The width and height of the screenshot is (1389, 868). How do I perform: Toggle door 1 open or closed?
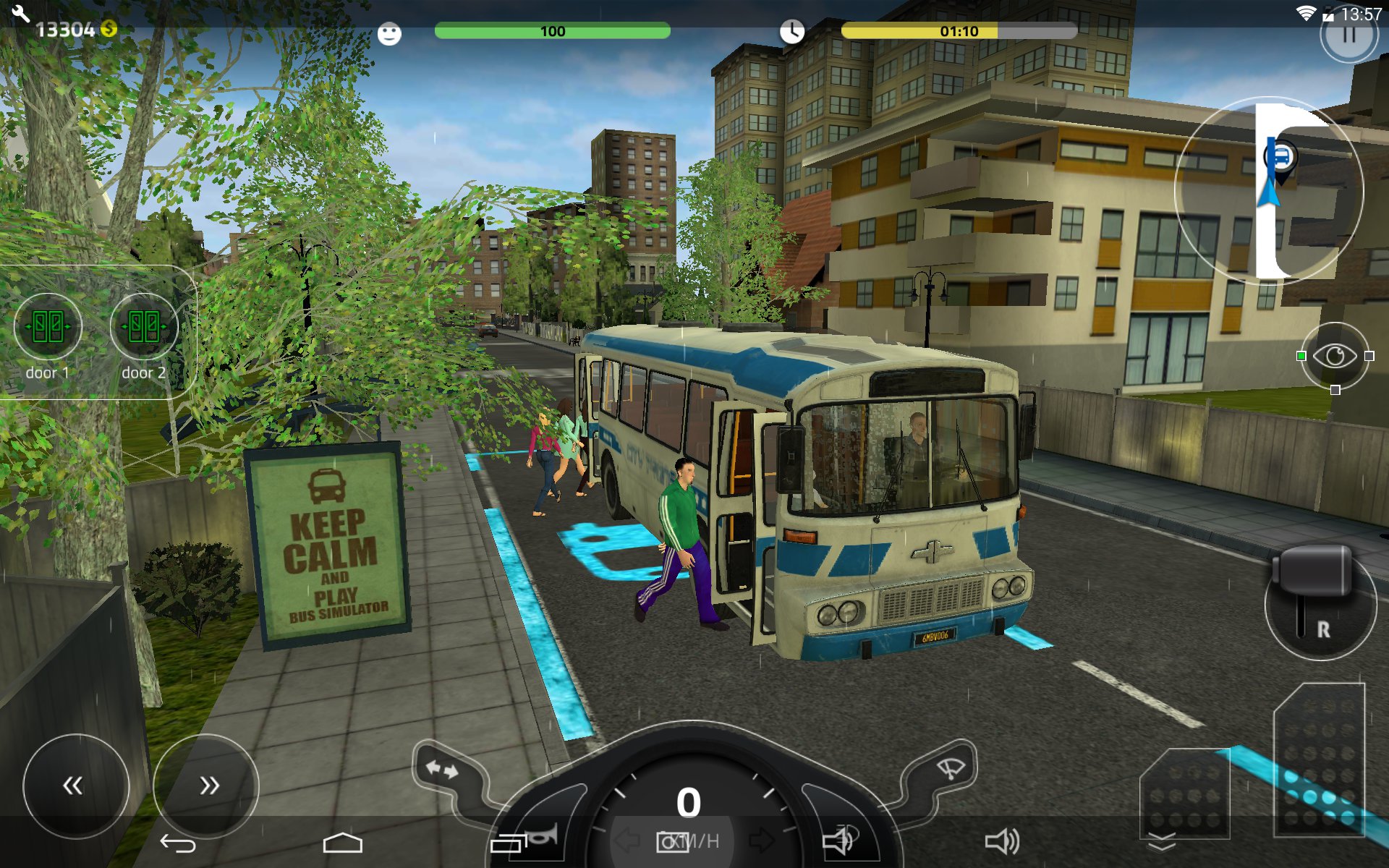tap(48, 327)
